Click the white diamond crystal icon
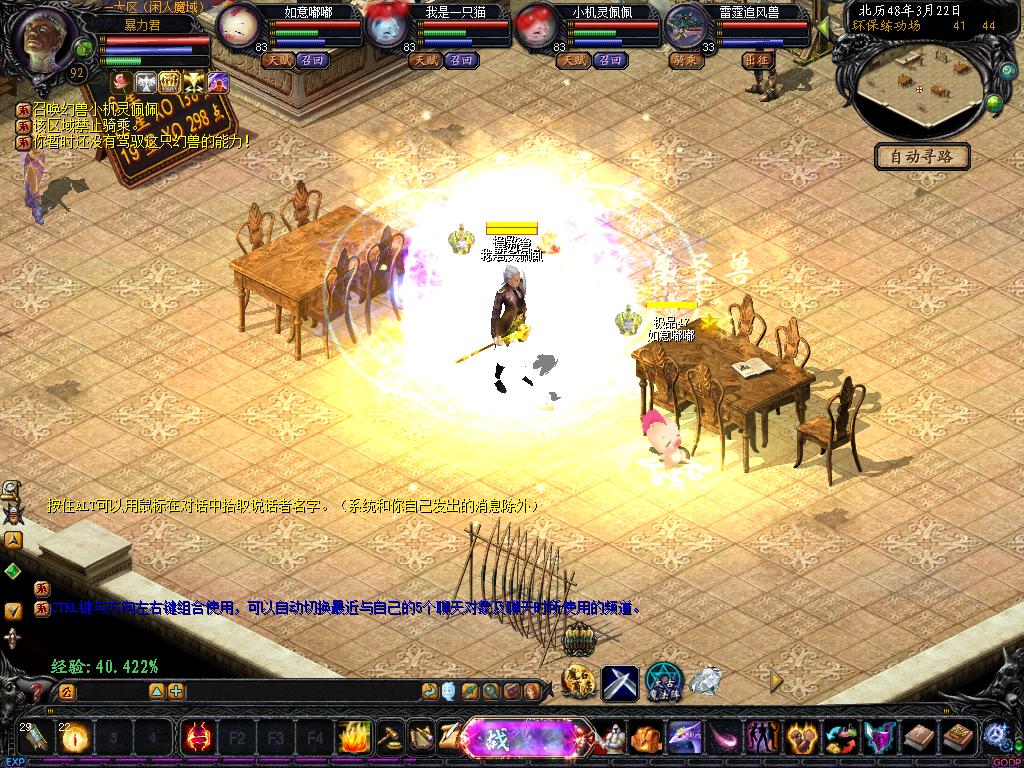 (706, 682)
